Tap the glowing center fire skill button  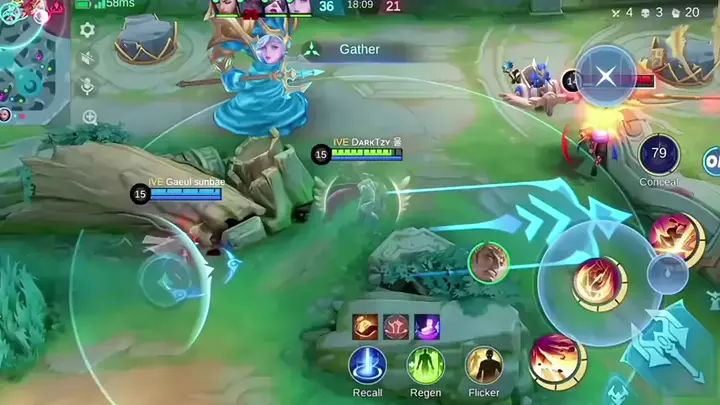(599, 282)
